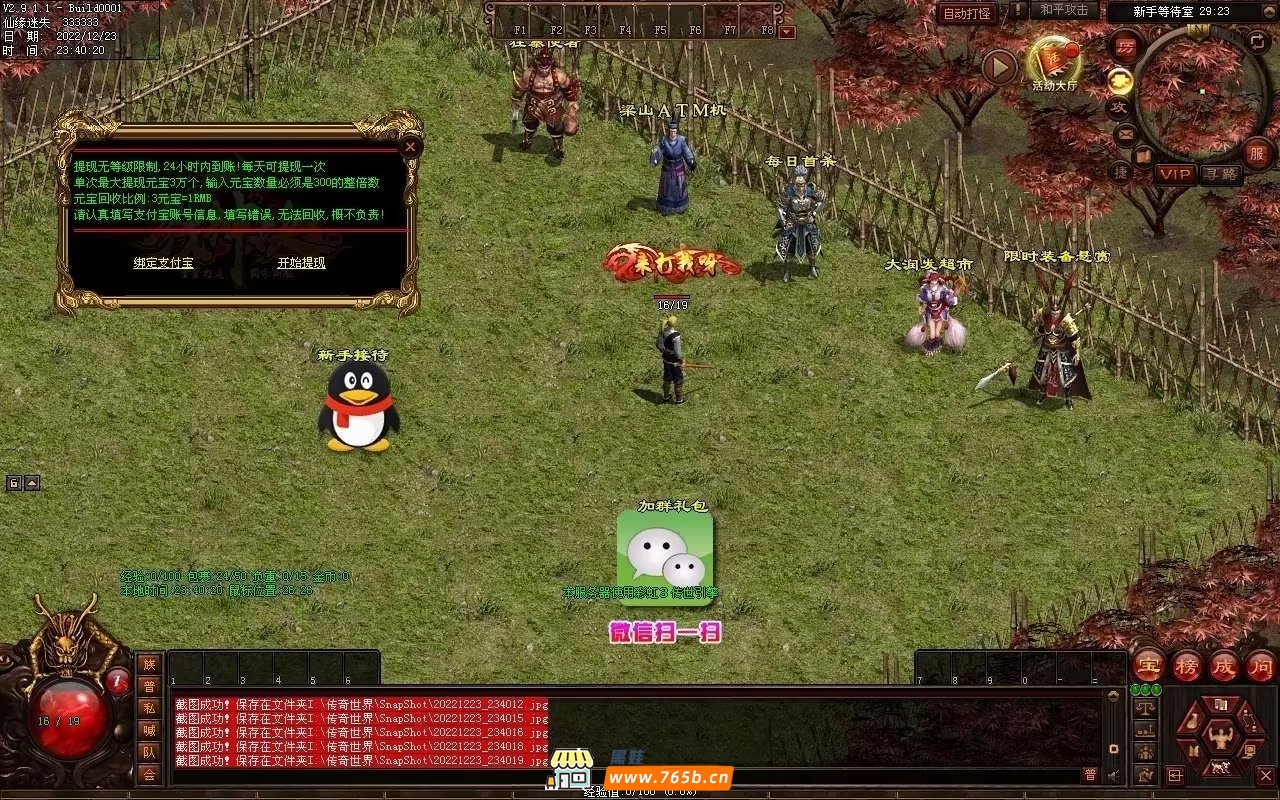Viewport: 1280px width, 800px height.
Task: Open the 活动大厅 events hall
Action: (1054, 62)
